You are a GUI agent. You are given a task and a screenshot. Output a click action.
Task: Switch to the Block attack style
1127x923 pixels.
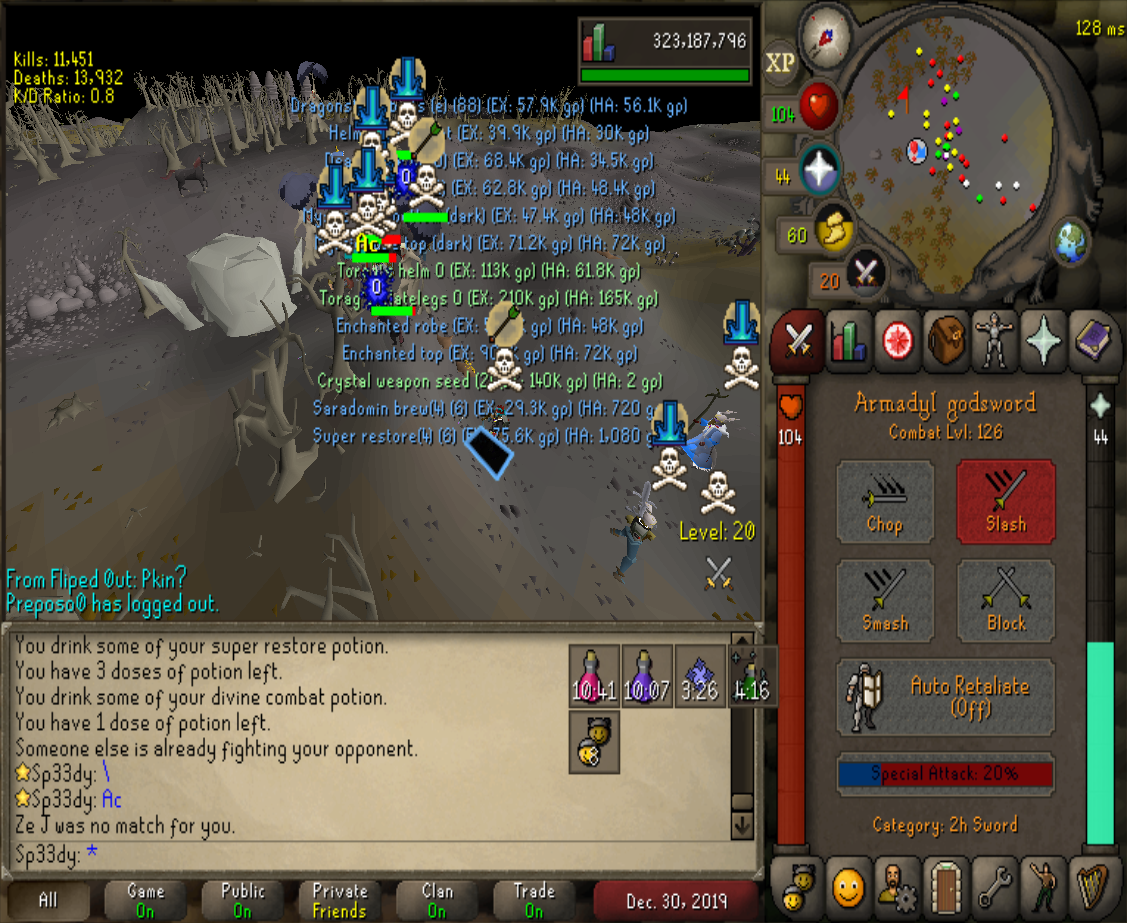(x=1005, y=598)
